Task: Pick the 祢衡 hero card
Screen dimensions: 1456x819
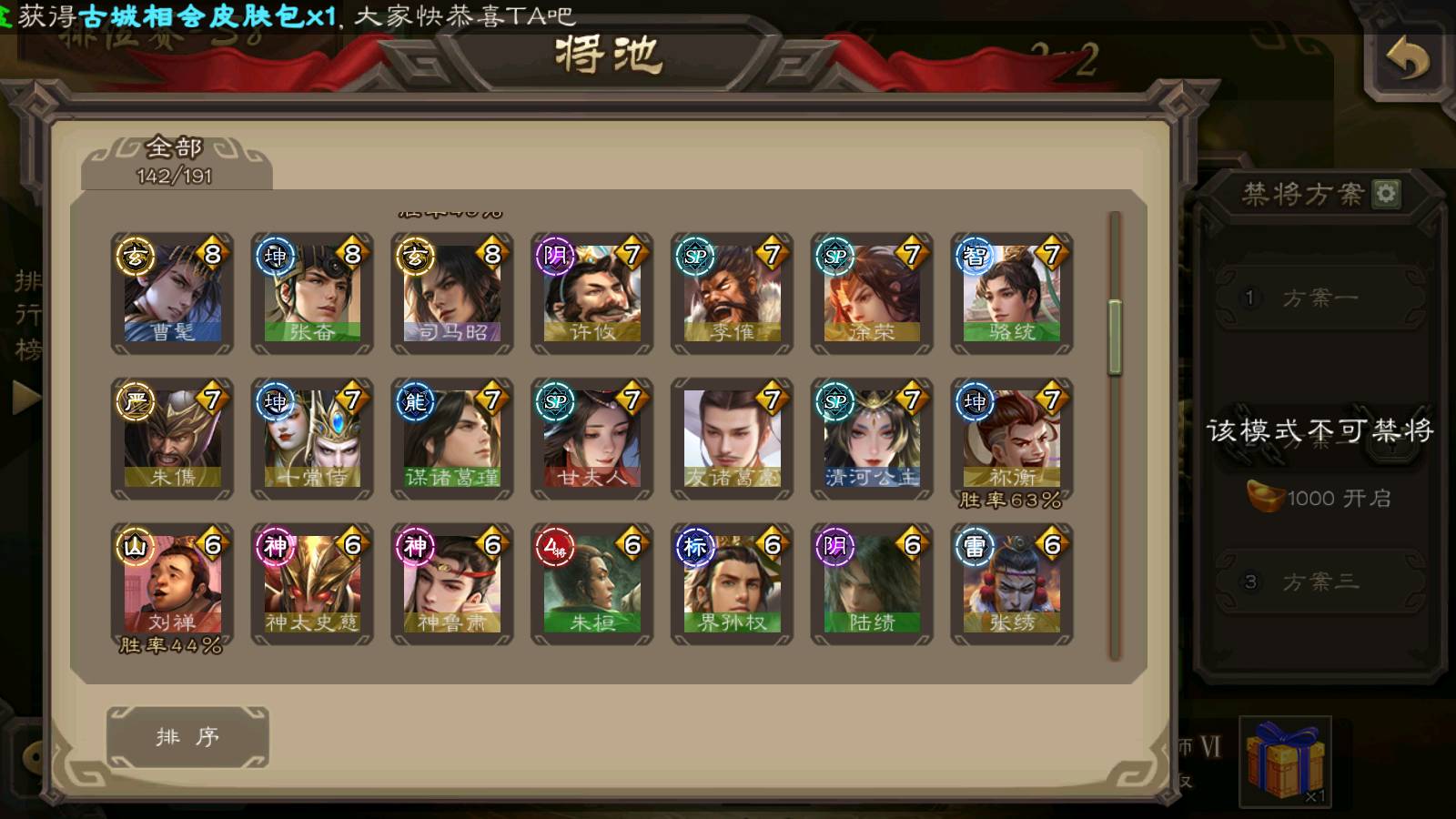Action: pos(1012,439)
